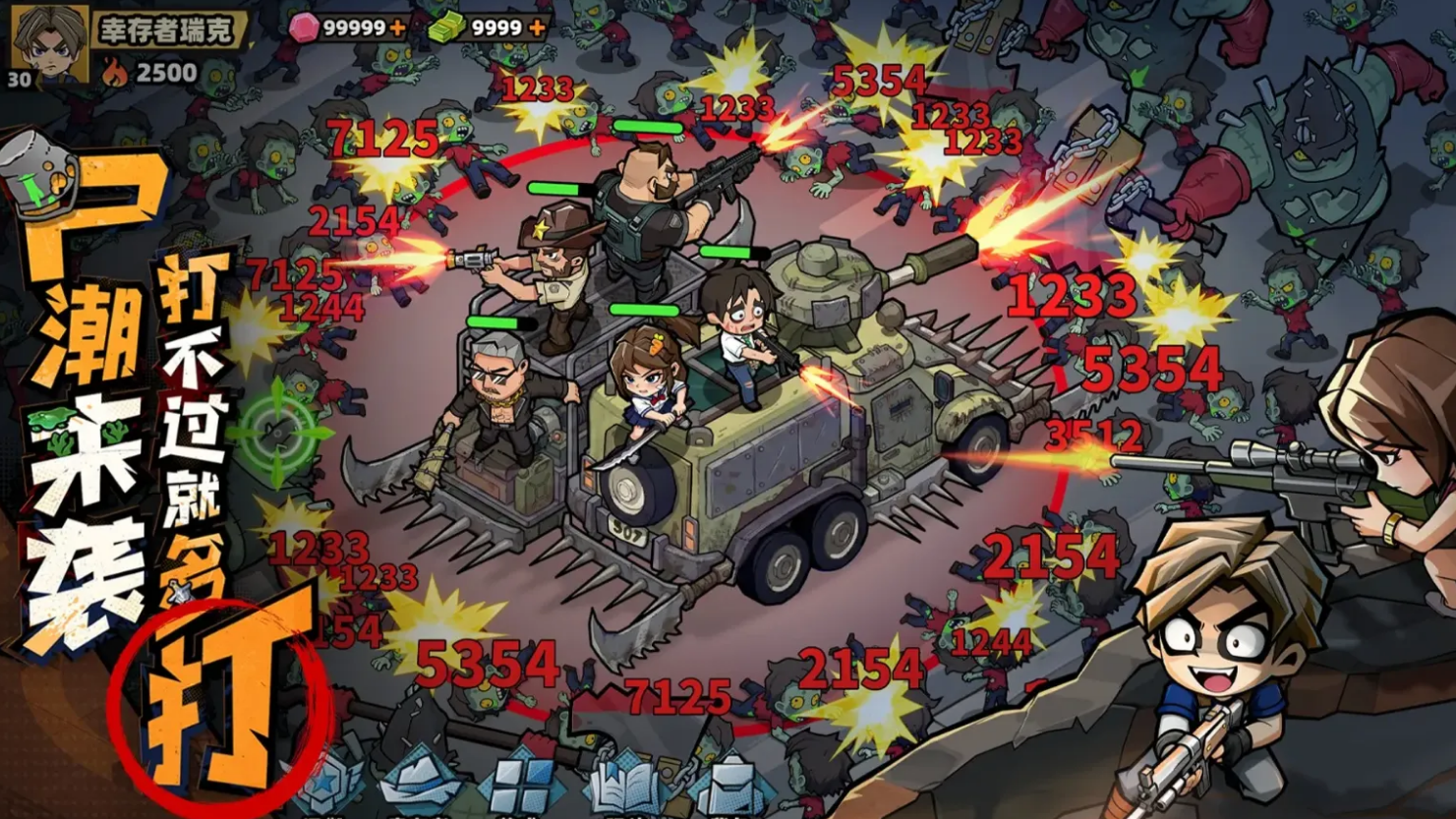Add more green cash via the plus

pyautogui.click(x=537, y=29)
